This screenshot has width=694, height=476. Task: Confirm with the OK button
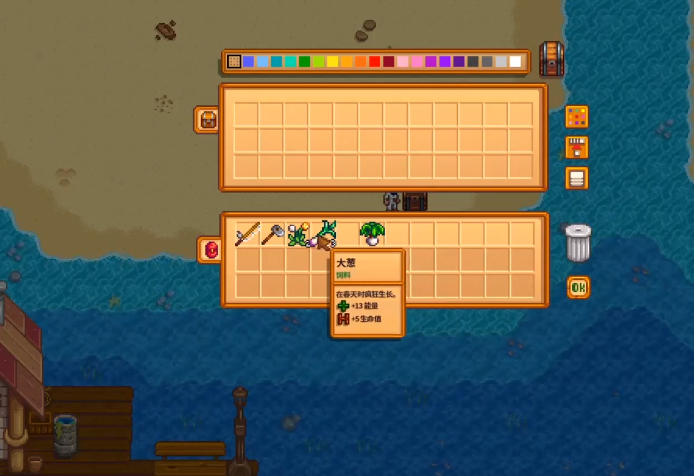pyautogui.click(x=578, y=288)
